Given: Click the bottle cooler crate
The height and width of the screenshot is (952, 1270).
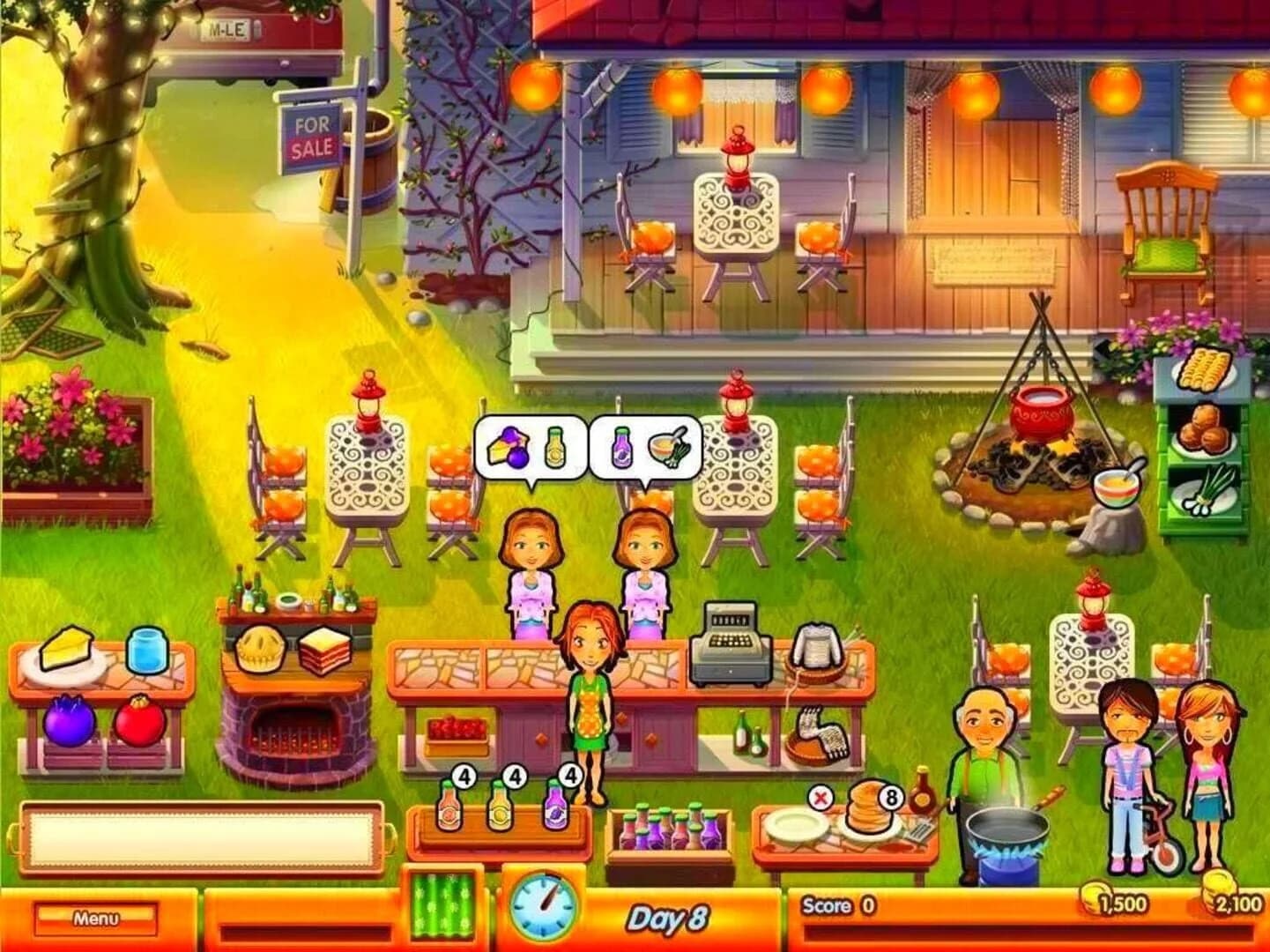Looking at the screenshot, I should tap(670, 833).
